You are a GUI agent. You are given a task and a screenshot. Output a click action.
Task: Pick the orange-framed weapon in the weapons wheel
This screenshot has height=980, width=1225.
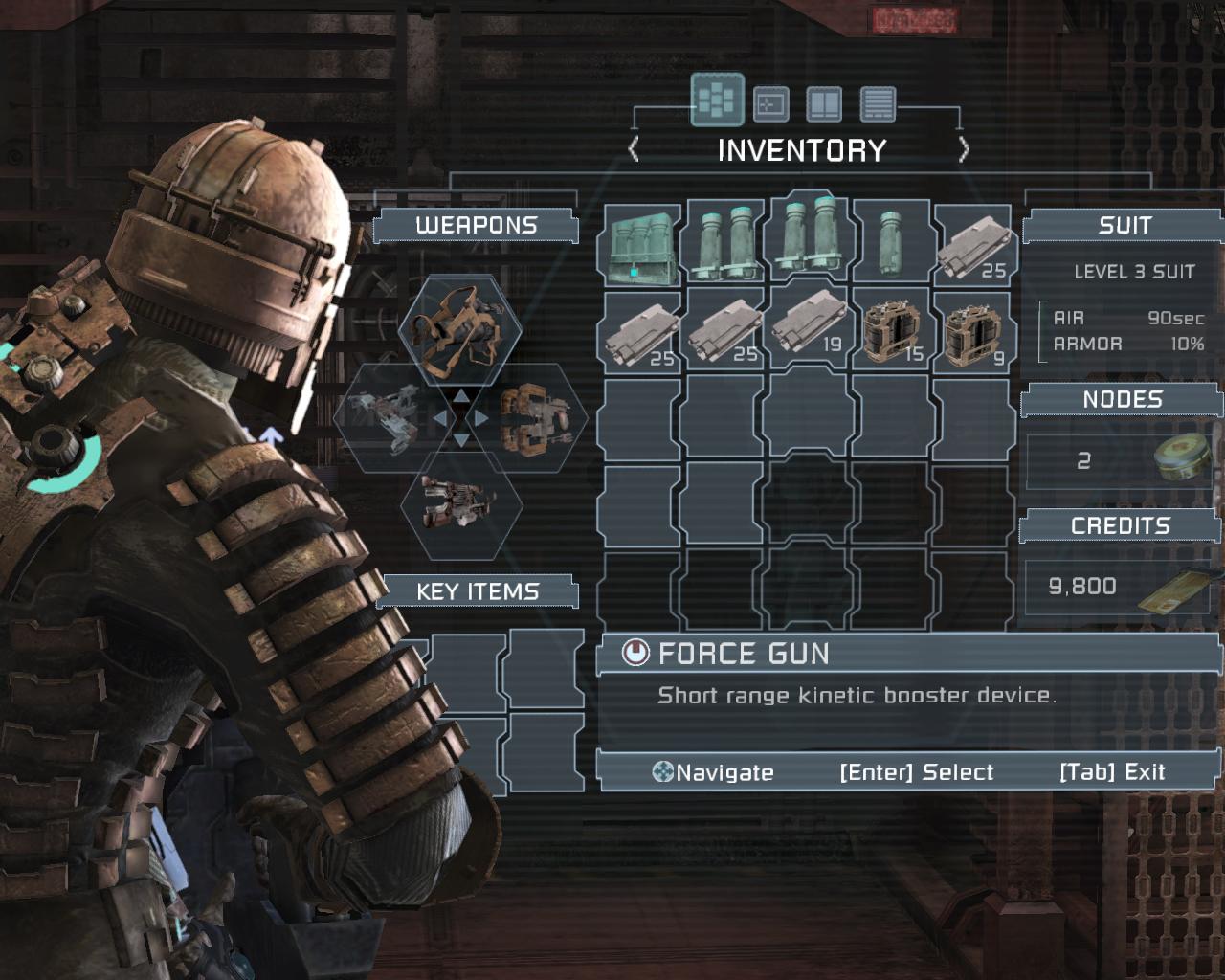[534, 419]
